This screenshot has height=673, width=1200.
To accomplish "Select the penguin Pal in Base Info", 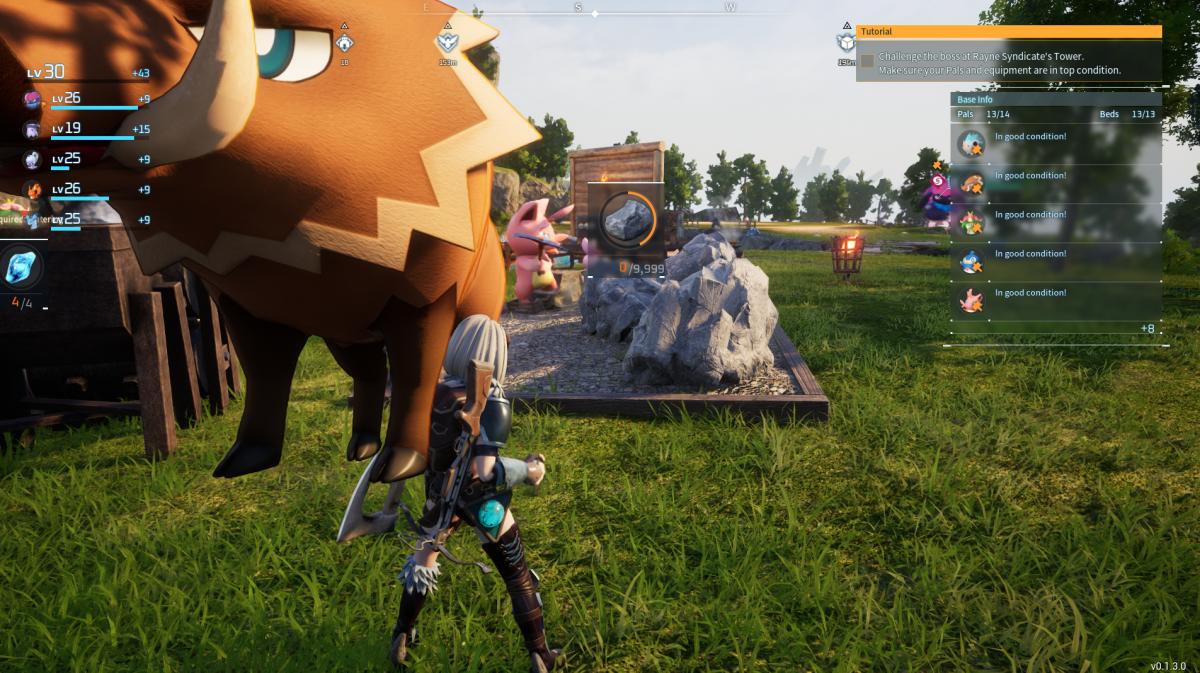I will [x=971, y=262].
